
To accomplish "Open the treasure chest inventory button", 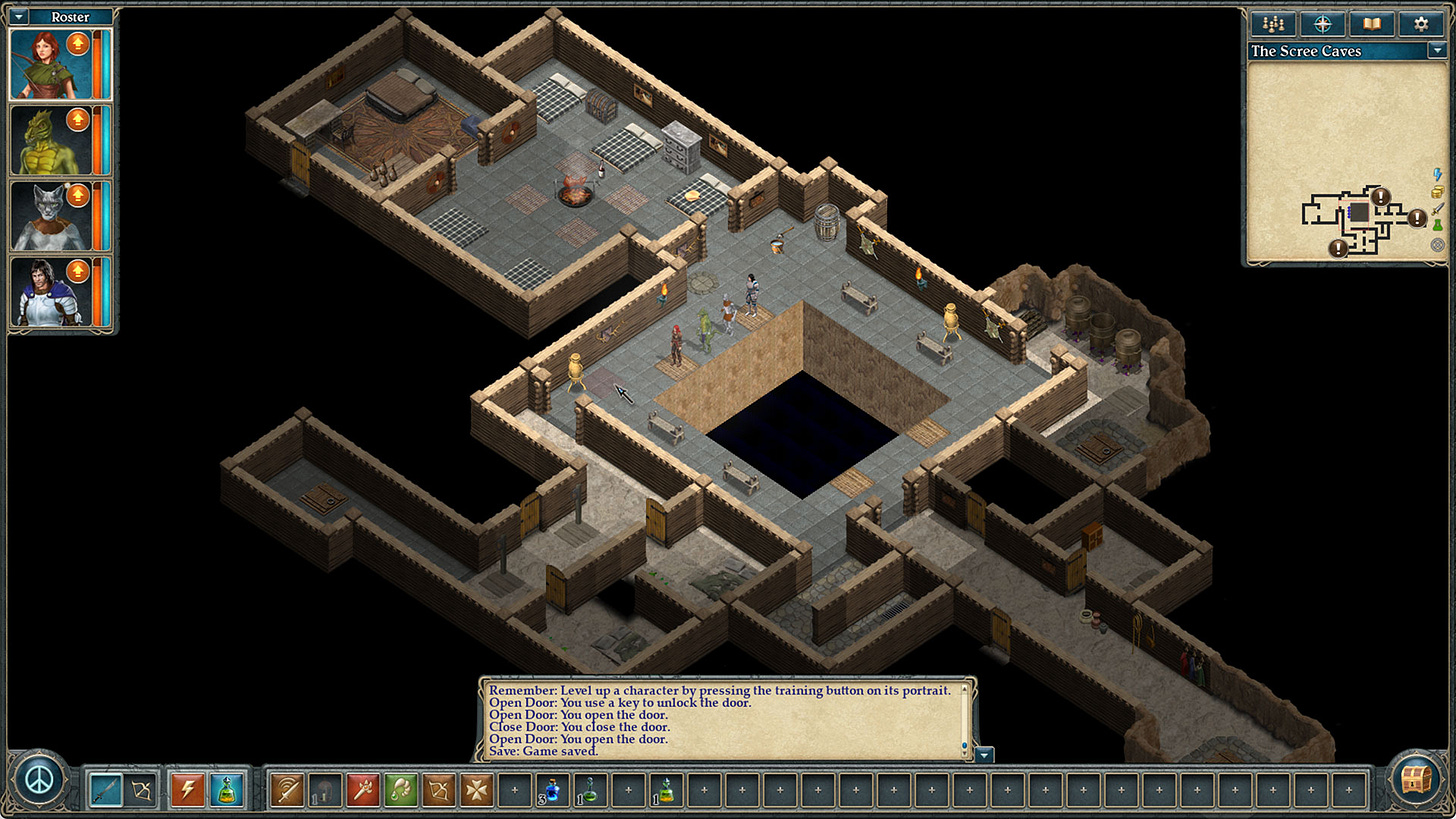I will click(x=1416, y=780).
